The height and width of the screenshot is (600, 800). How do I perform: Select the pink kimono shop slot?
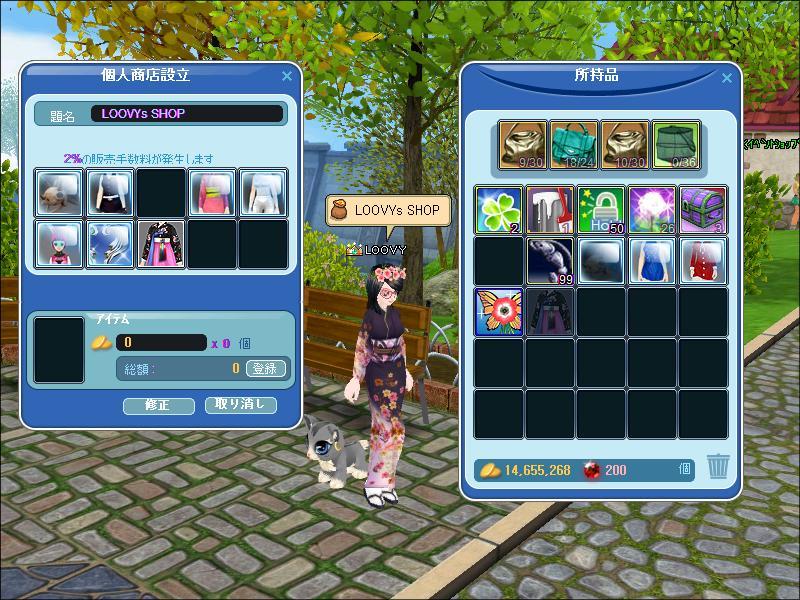pyautogui.click(x=212, y=193)
